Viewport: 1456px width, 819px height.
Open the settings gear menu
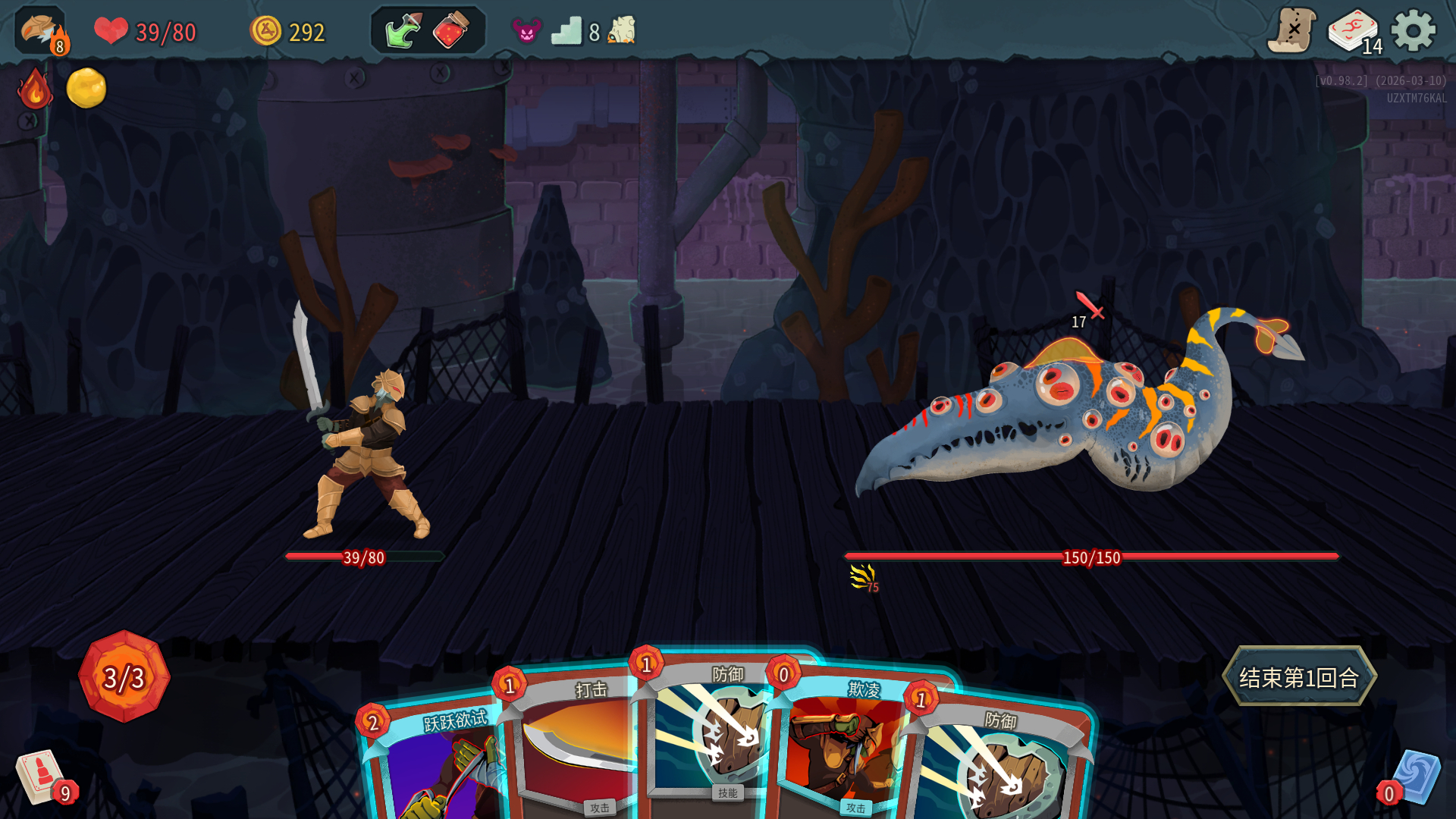coord(1413,31)
